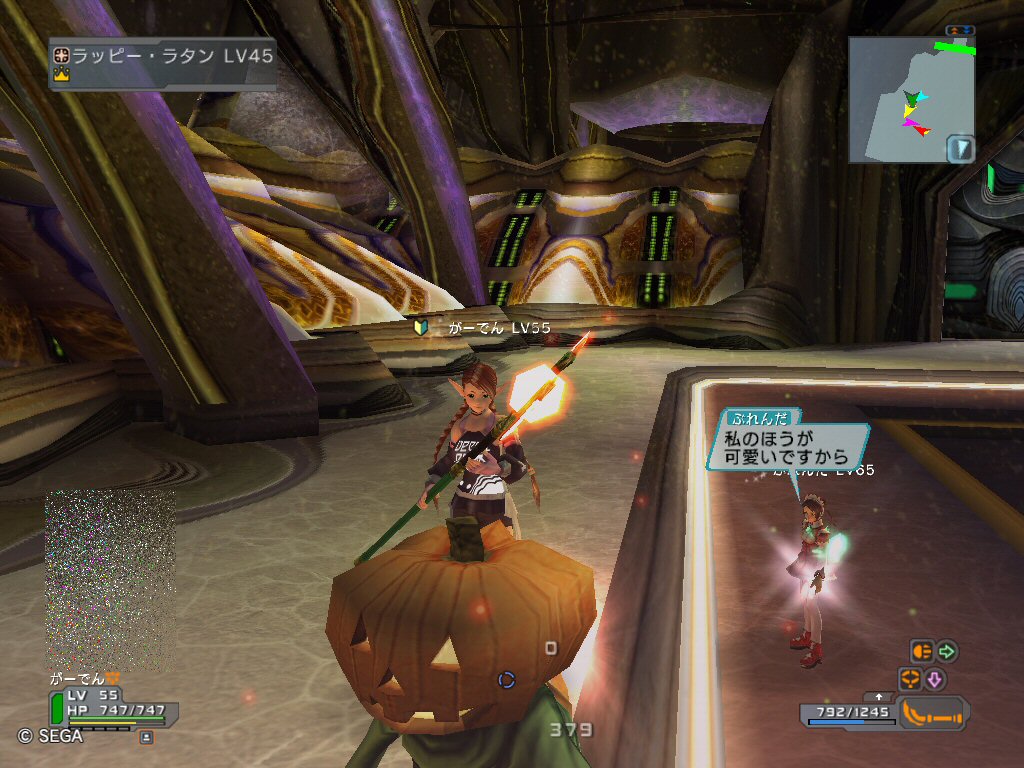Screen dimensions: 1024x768
Task: Click the small orange-framed icon below HP panel
Action: (x=146, y=737)
